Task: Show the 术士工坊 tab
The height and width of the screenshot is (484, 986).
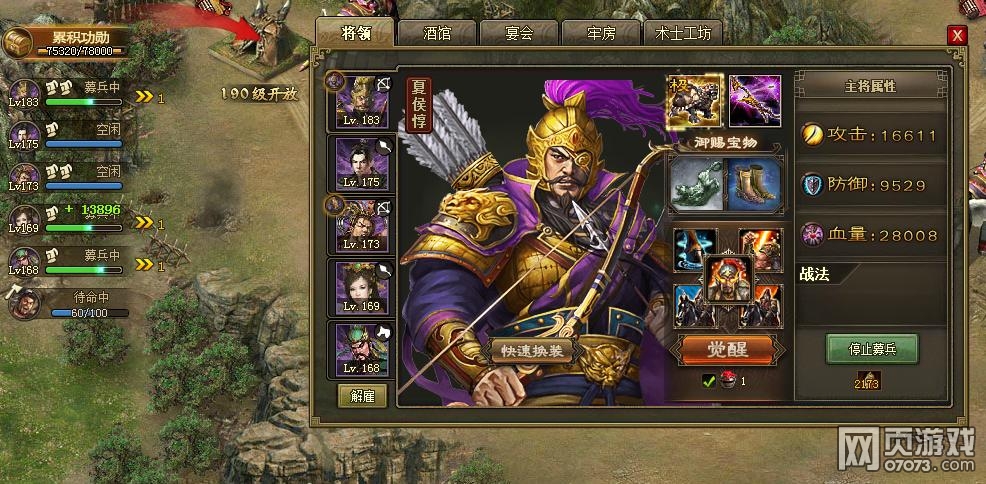Action: (x=682, y=33)
